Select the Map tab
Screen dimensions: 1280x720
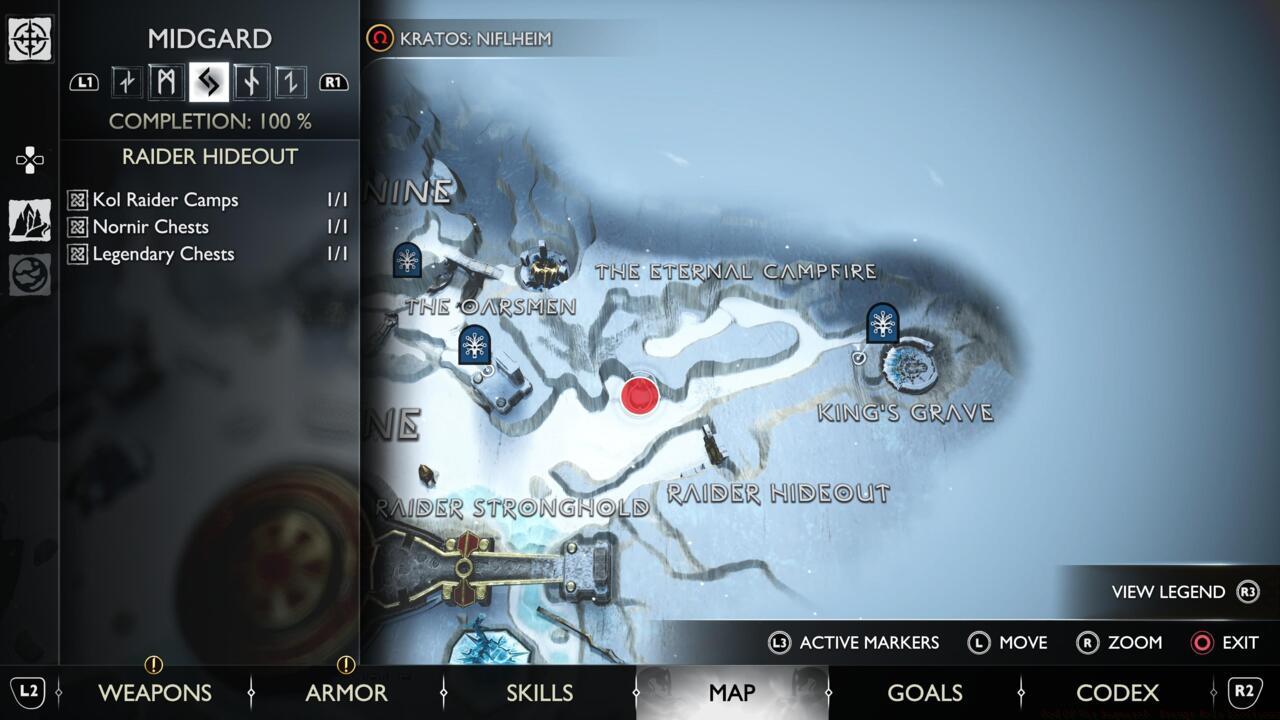[x=731, y=692]
